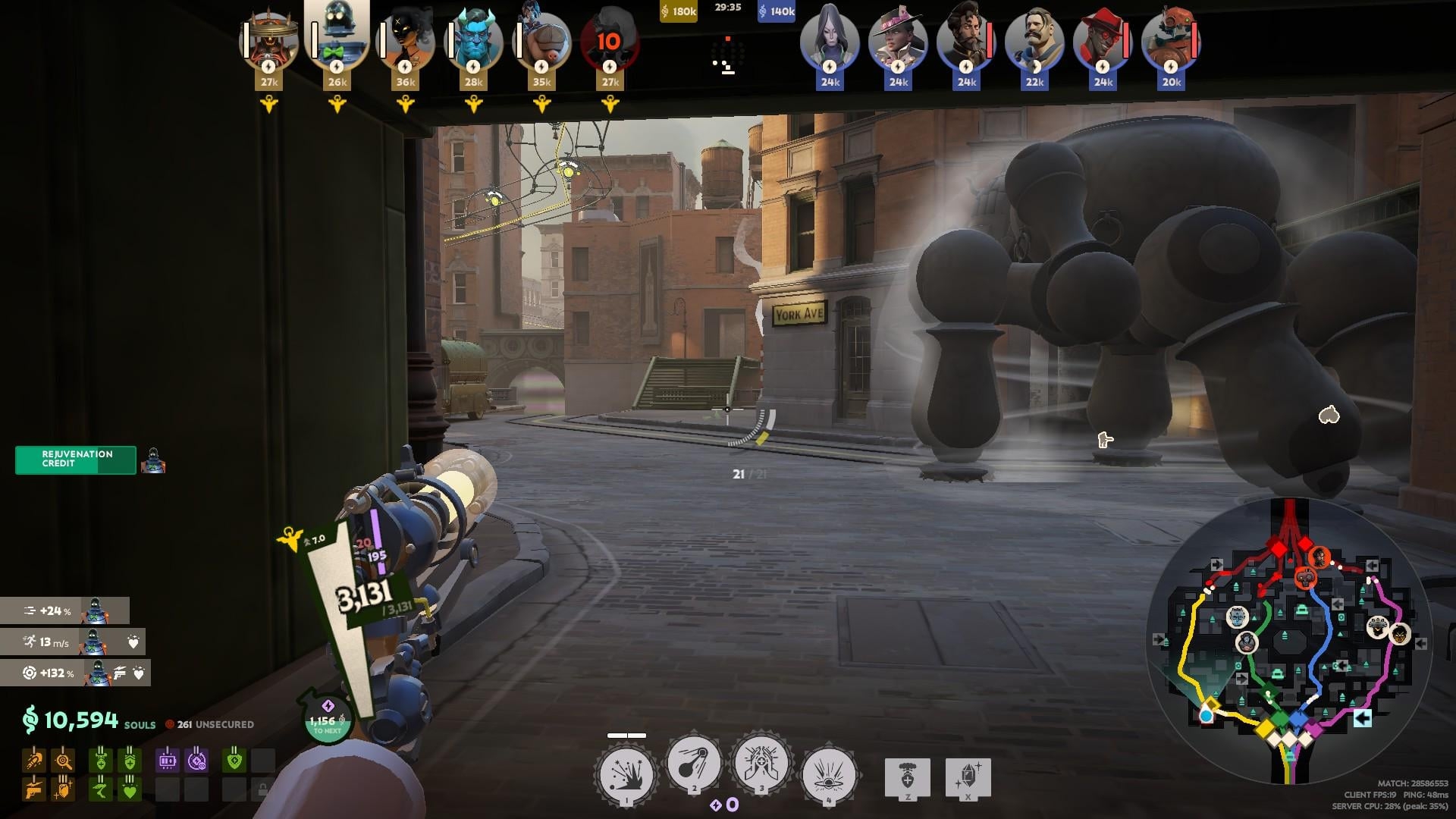Use the thrown bomb ability in slot 2
Screen dimensions: 1456x819
pyautogui.click(x=693, y=764)
